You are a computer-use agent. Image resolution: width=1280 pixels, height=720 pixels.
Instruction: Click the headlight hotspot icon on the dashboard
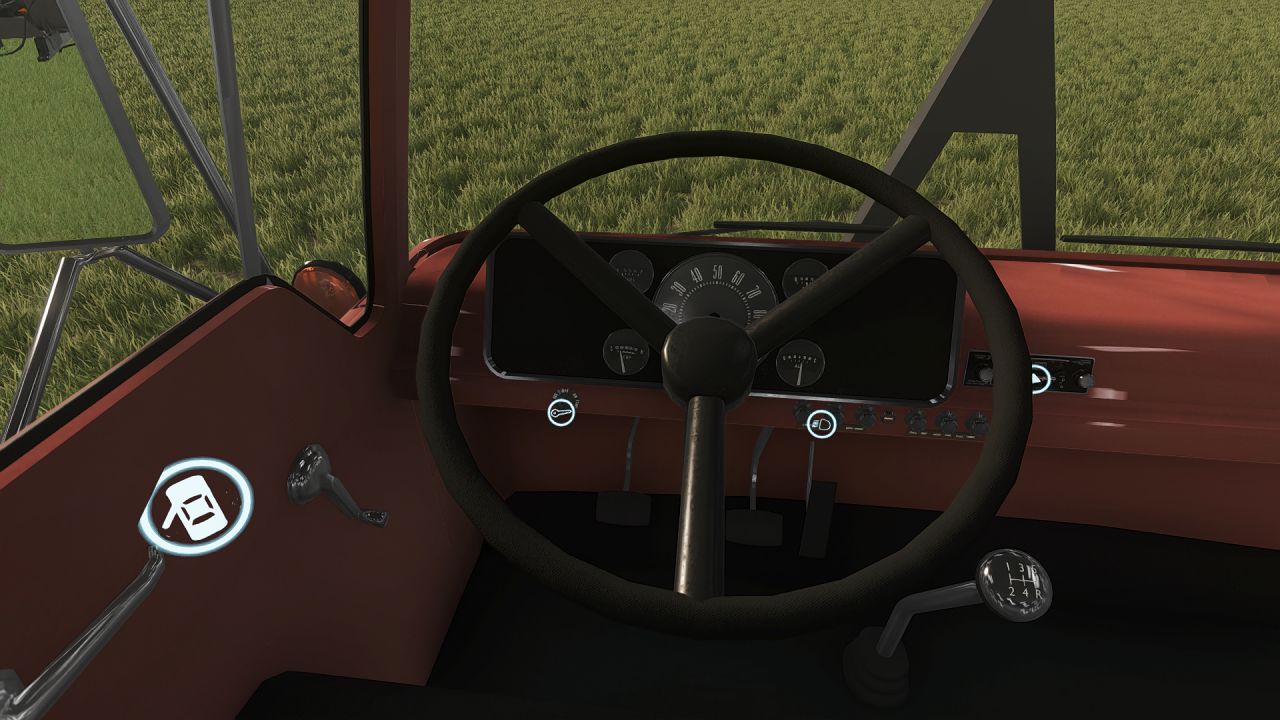[822, 423]
